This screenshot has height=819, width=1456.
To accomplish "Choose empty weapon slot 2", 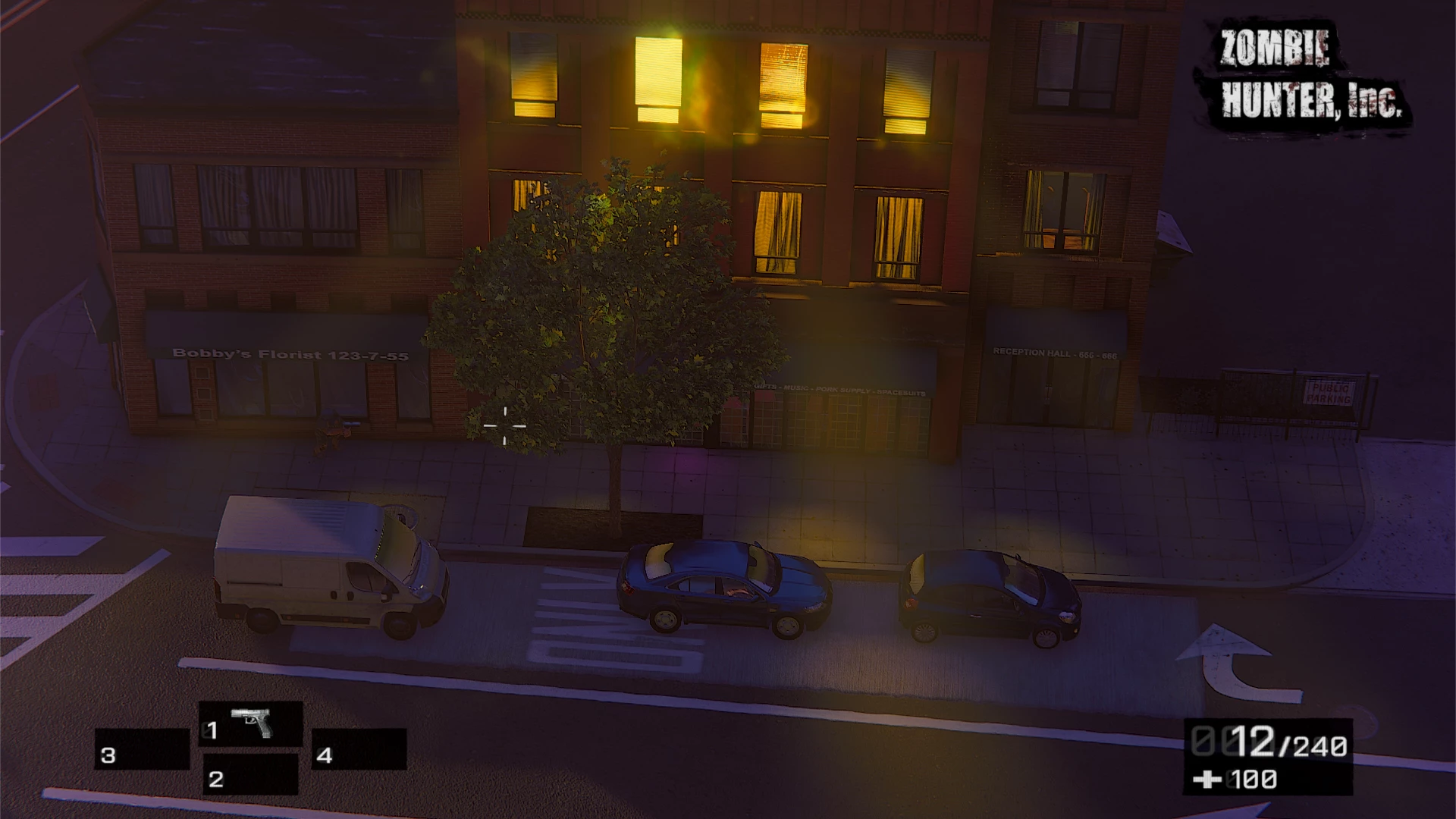I will 250,775.
